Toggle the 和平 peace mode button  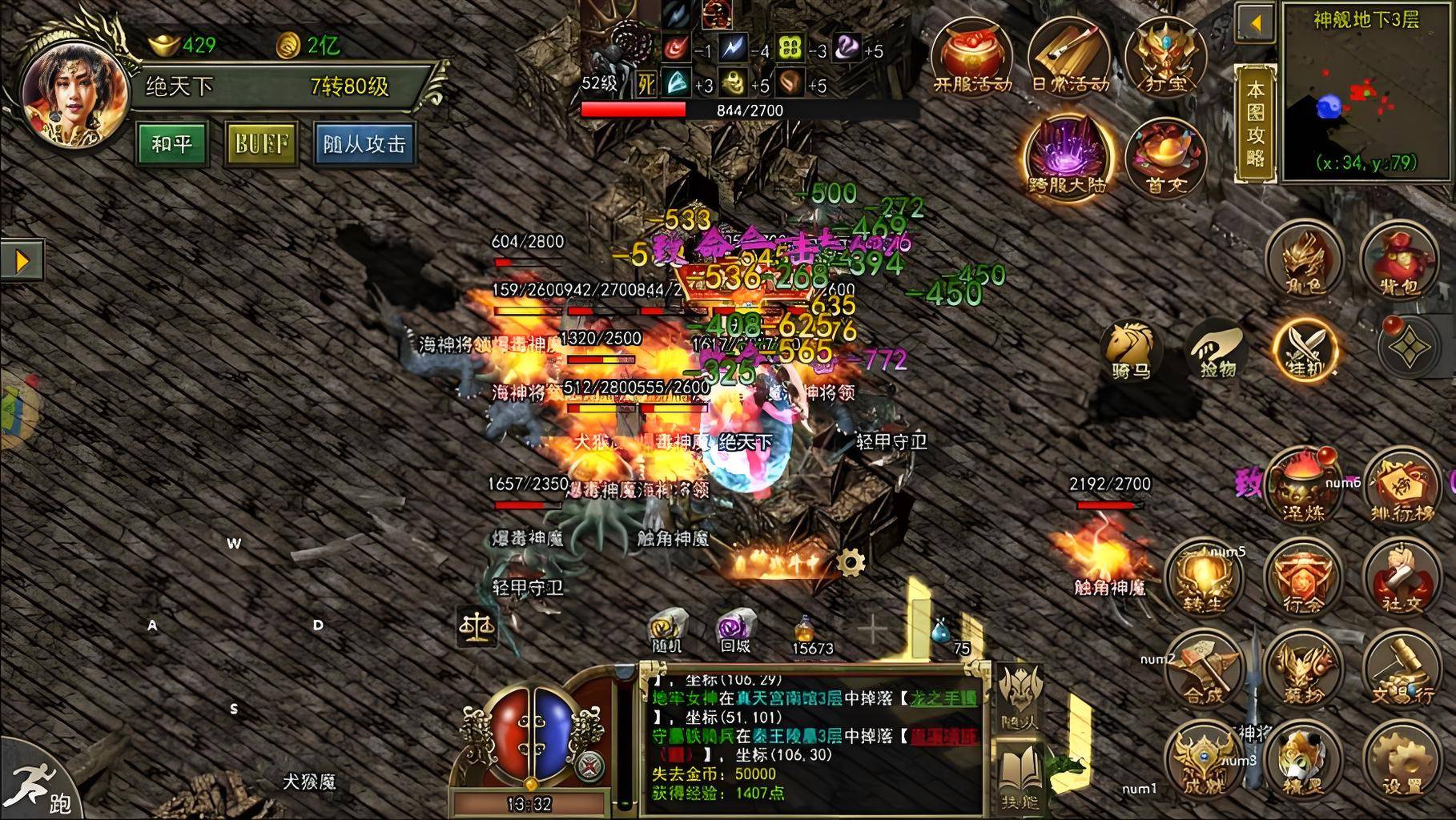[171, 144]
